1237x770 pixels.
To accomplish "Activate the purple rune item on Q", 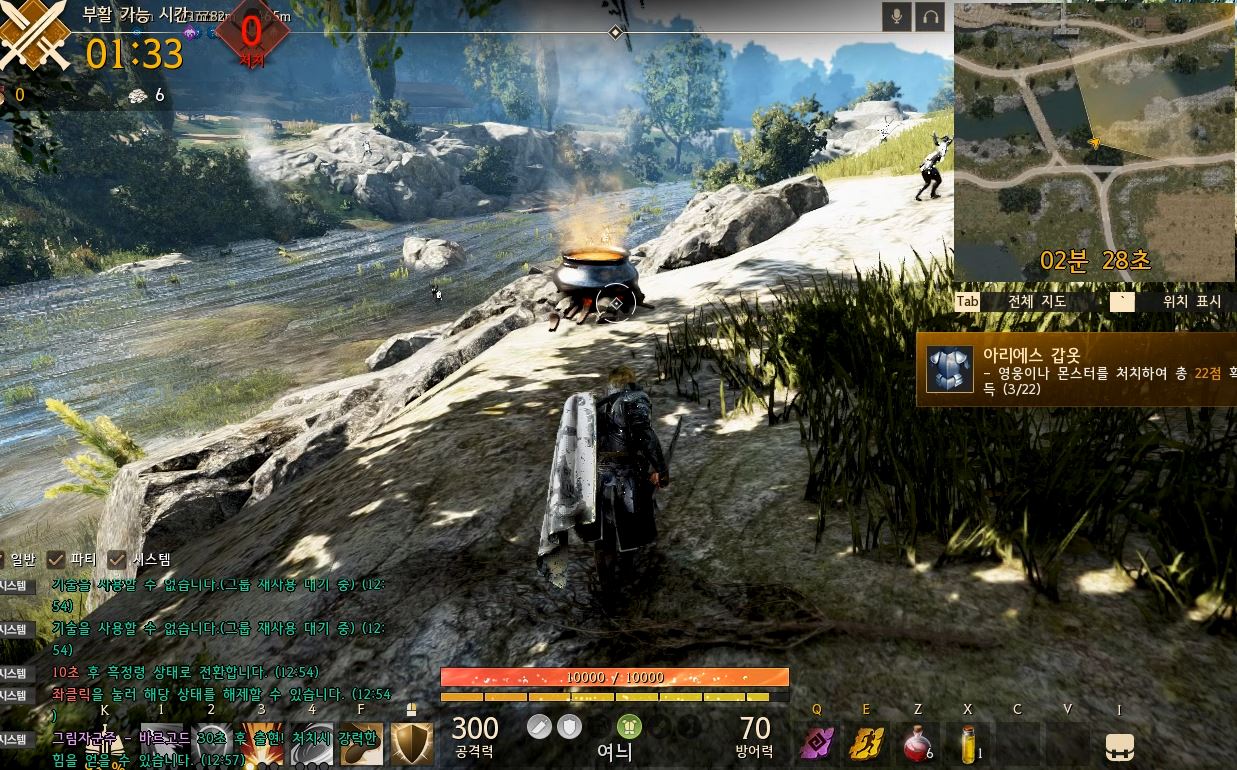I will click(817, 745).
